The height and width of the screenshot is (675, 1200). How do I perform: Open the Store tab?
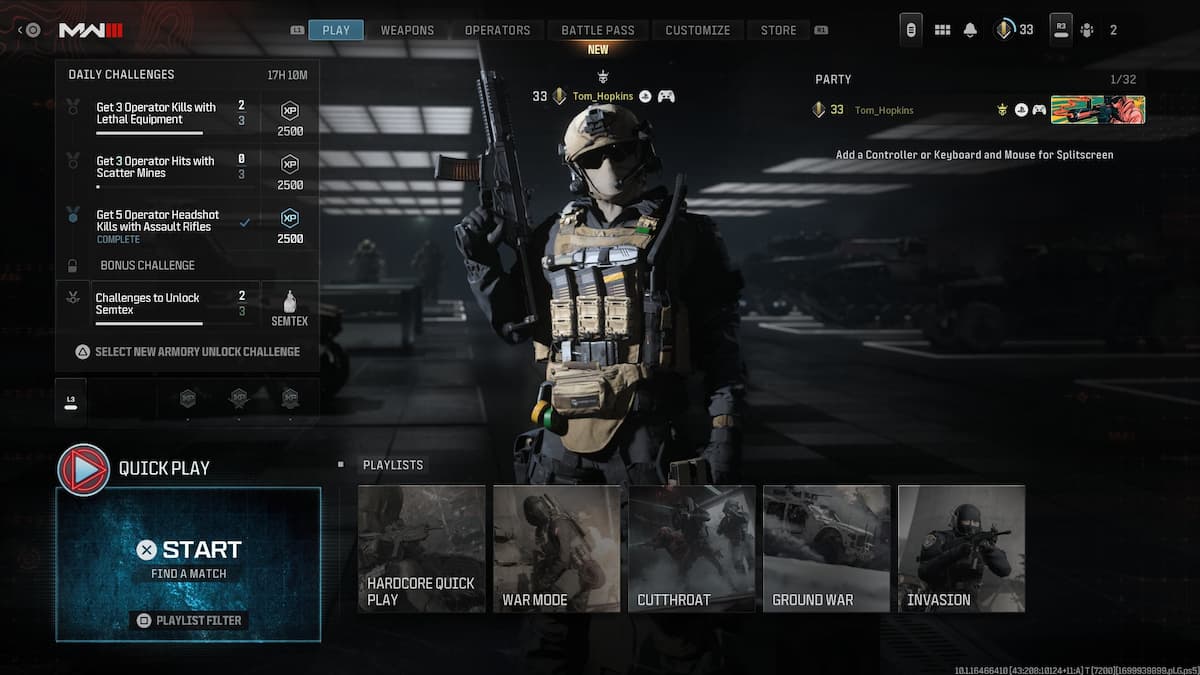[778, 30]
